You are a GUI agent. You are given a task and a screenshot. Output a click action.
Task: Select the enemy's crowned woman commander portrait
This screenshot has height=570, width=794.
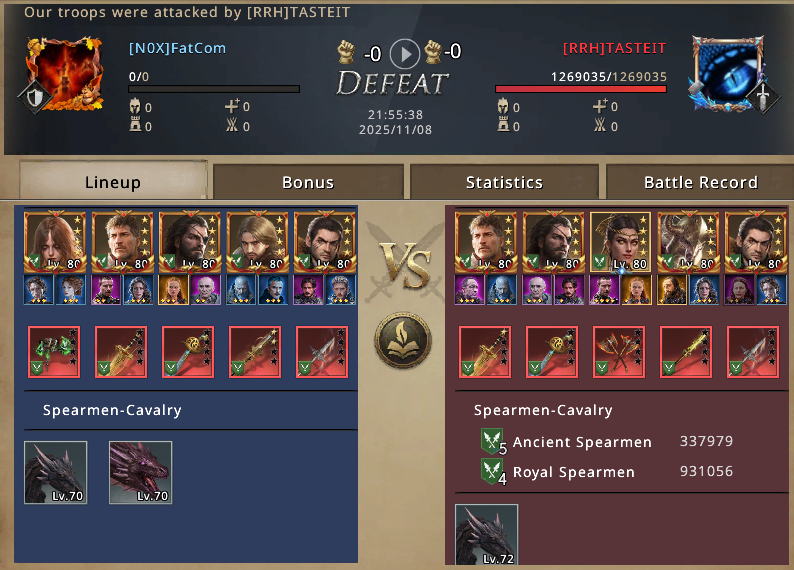point(620,242)
